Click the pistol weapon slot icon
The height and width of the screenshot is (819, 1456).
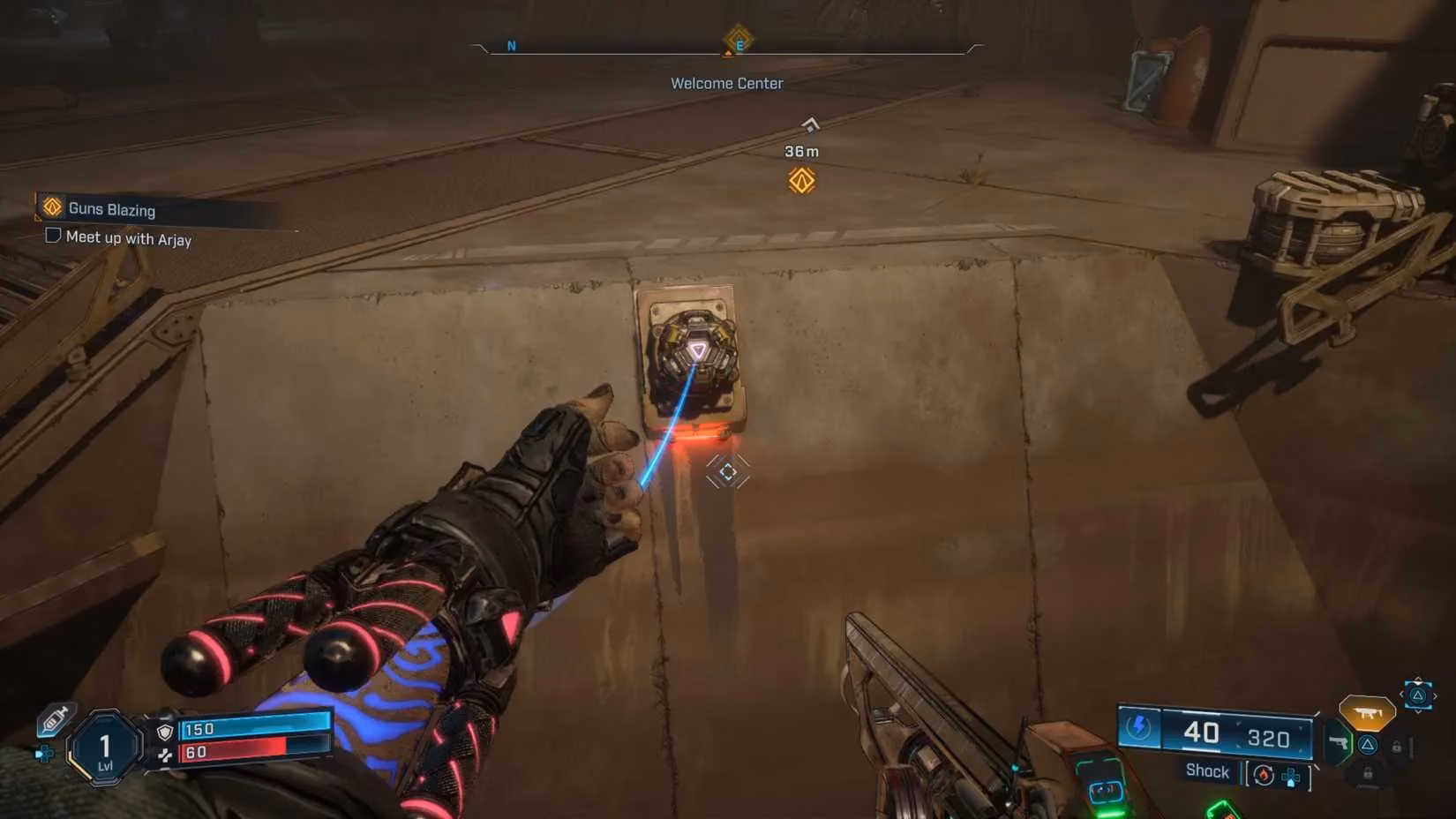pyautogui.click(x=1339, y=744)
